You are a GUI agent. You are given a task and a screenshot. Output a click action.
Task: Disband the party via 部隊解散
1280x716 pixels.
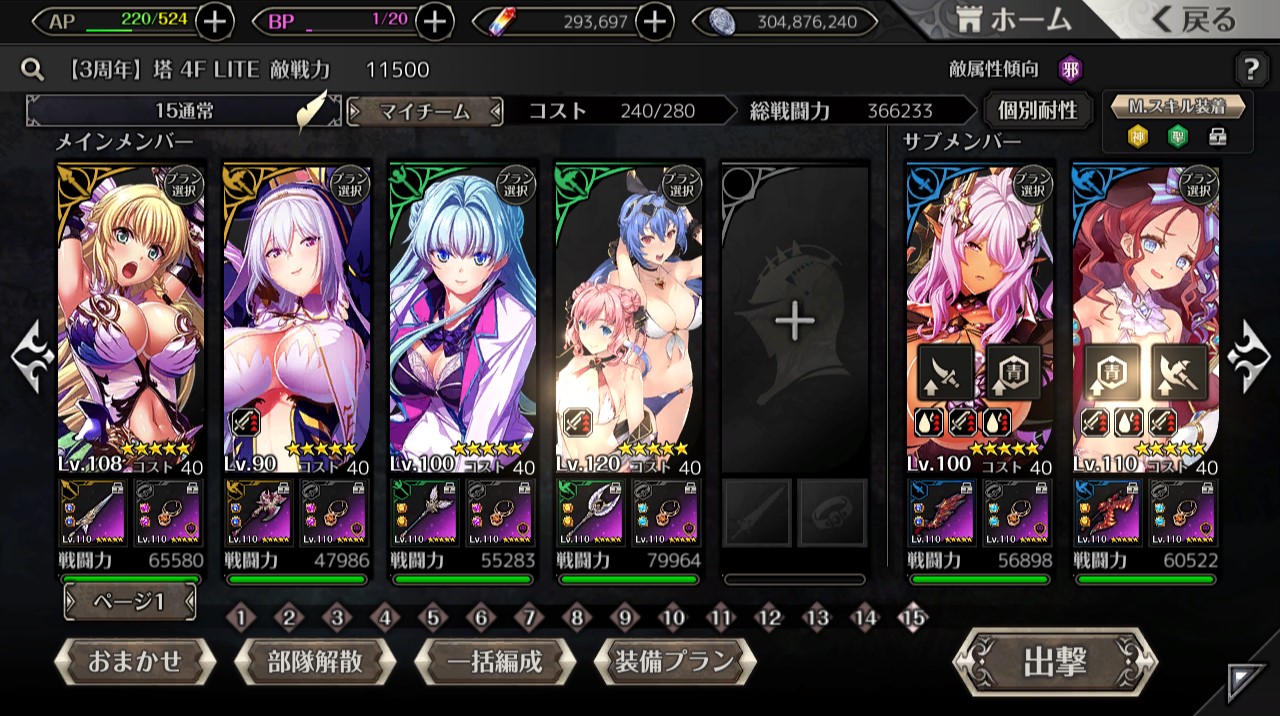pos(315,661)
